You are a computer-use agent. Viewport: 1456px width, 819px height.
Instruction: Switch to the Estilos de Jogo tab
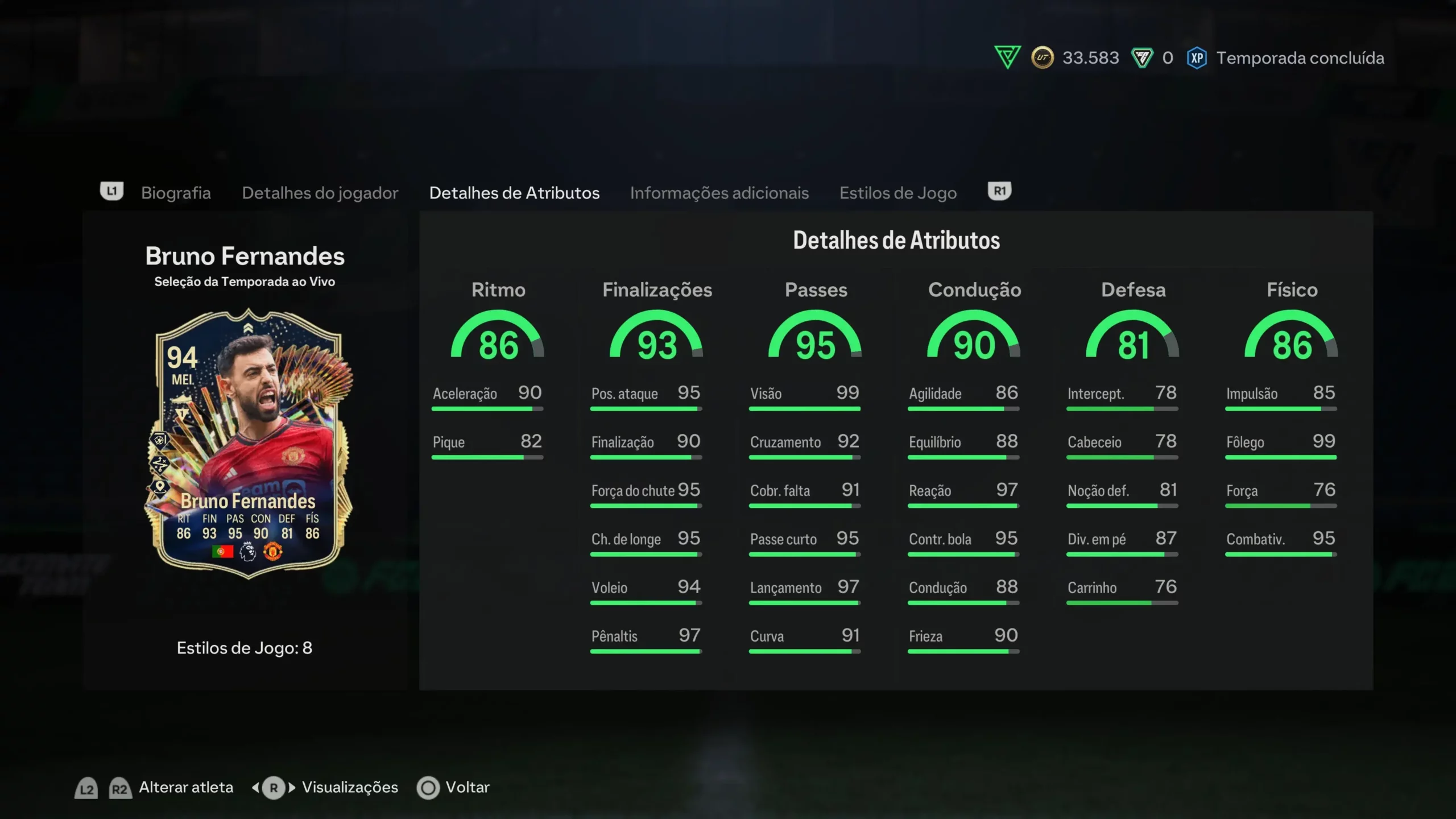click(897, 193)
